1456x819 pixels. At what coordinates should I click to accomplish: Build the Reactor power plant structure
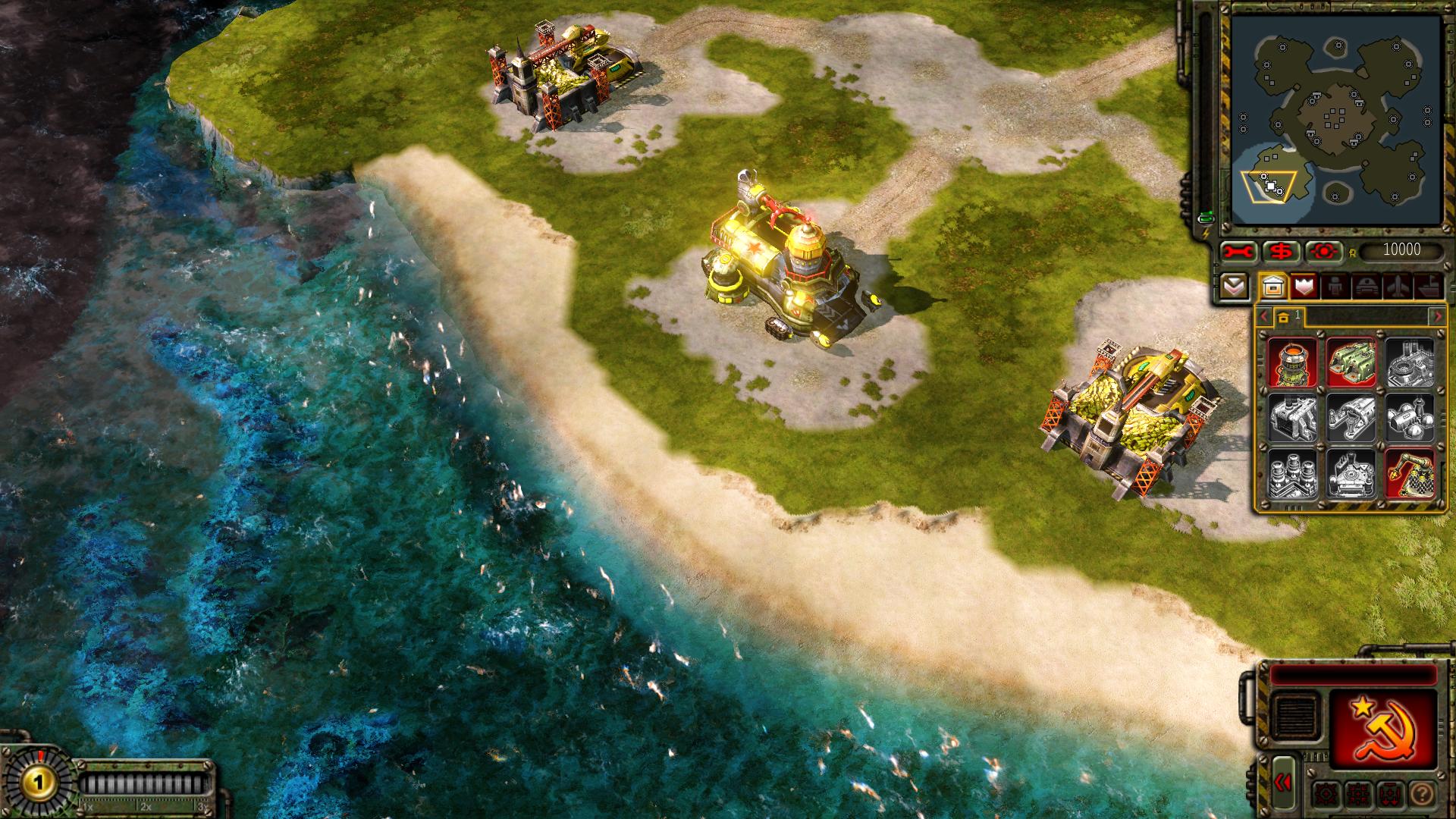[1292, 362]
